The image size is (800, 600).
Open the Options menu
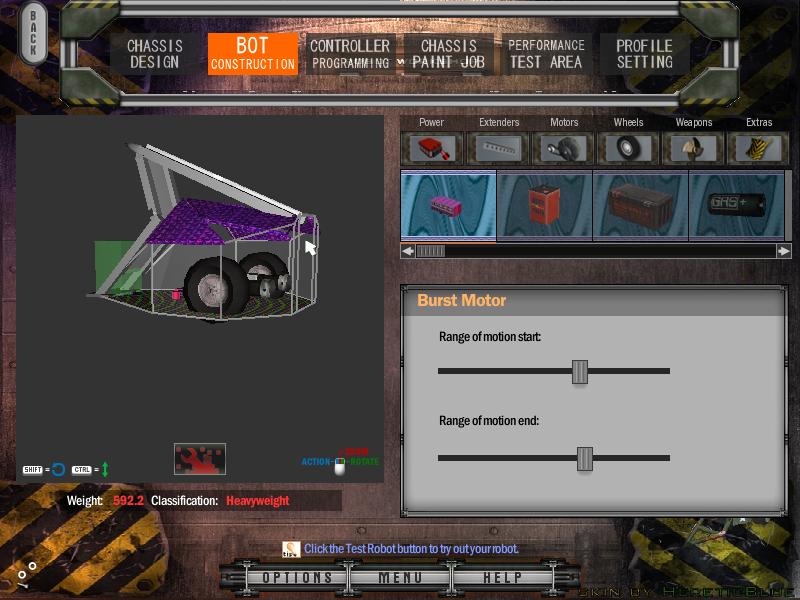(x=297, y=578)
